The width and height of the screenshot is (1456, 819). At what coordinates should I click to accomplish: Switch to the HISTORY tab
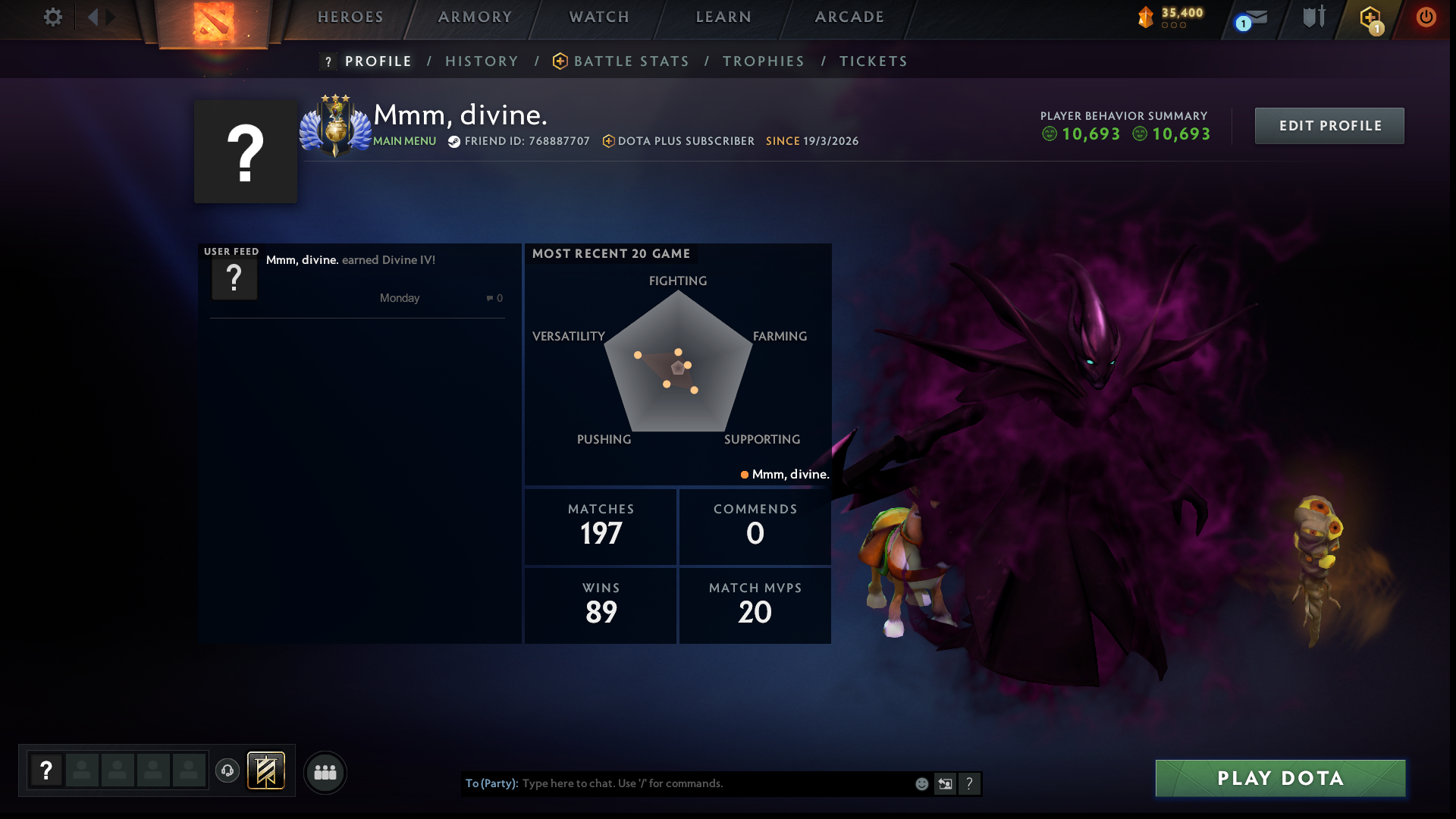pyautogui.click(x=482, y=61)
